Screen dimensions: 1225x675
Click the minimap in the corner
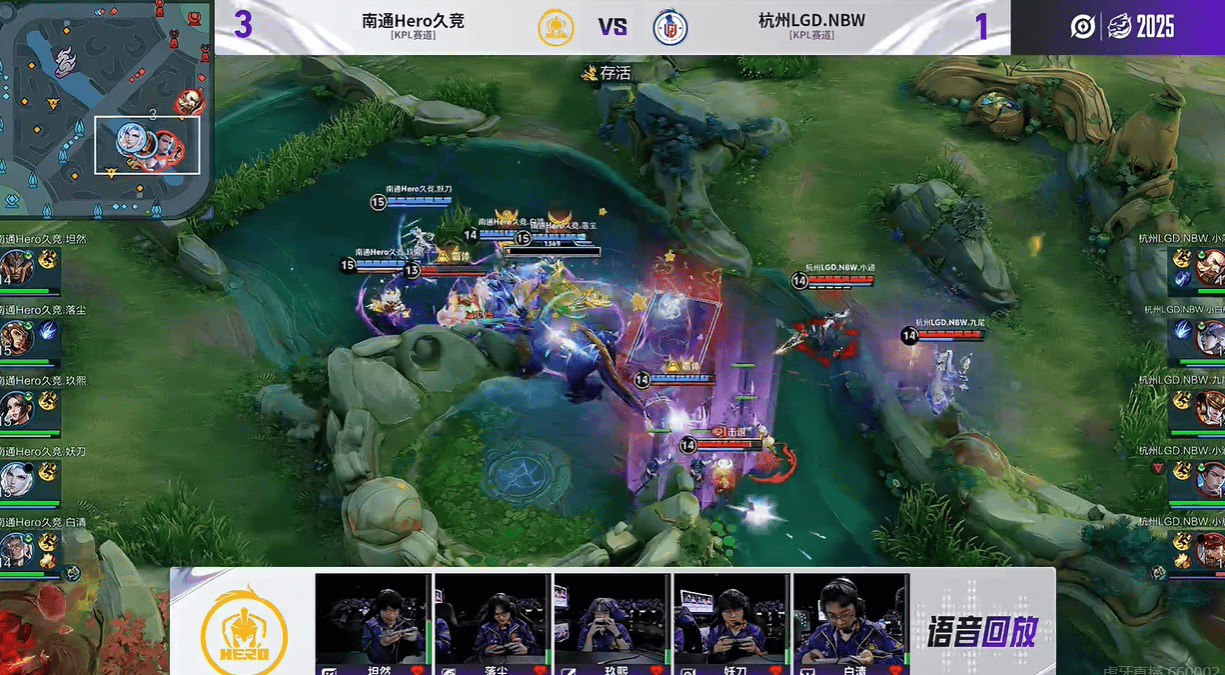(105, 108)
